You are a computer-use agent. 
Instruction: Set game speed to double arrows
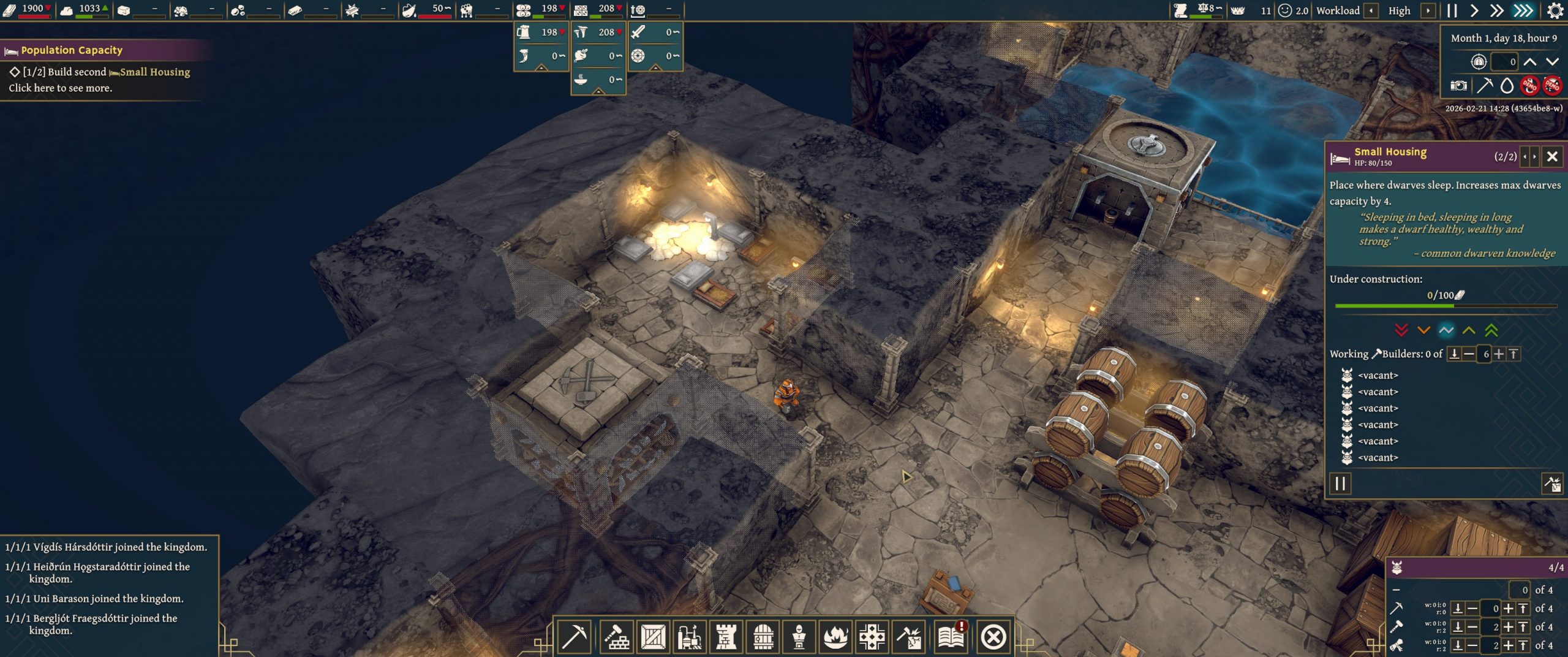click(x=1496, y=10)
